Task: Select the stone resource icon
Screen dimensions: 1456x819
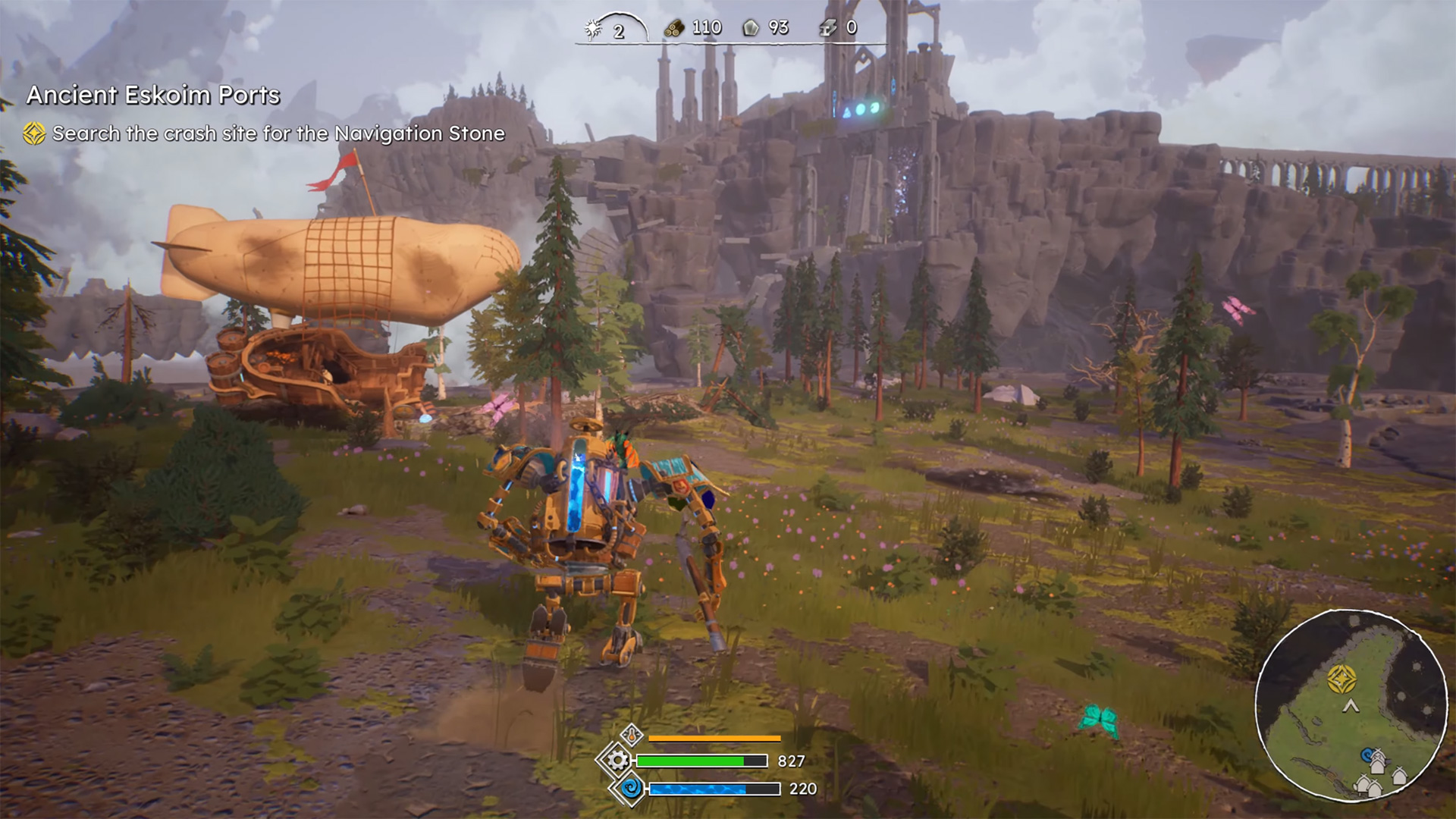Action: tap(749, 27)
